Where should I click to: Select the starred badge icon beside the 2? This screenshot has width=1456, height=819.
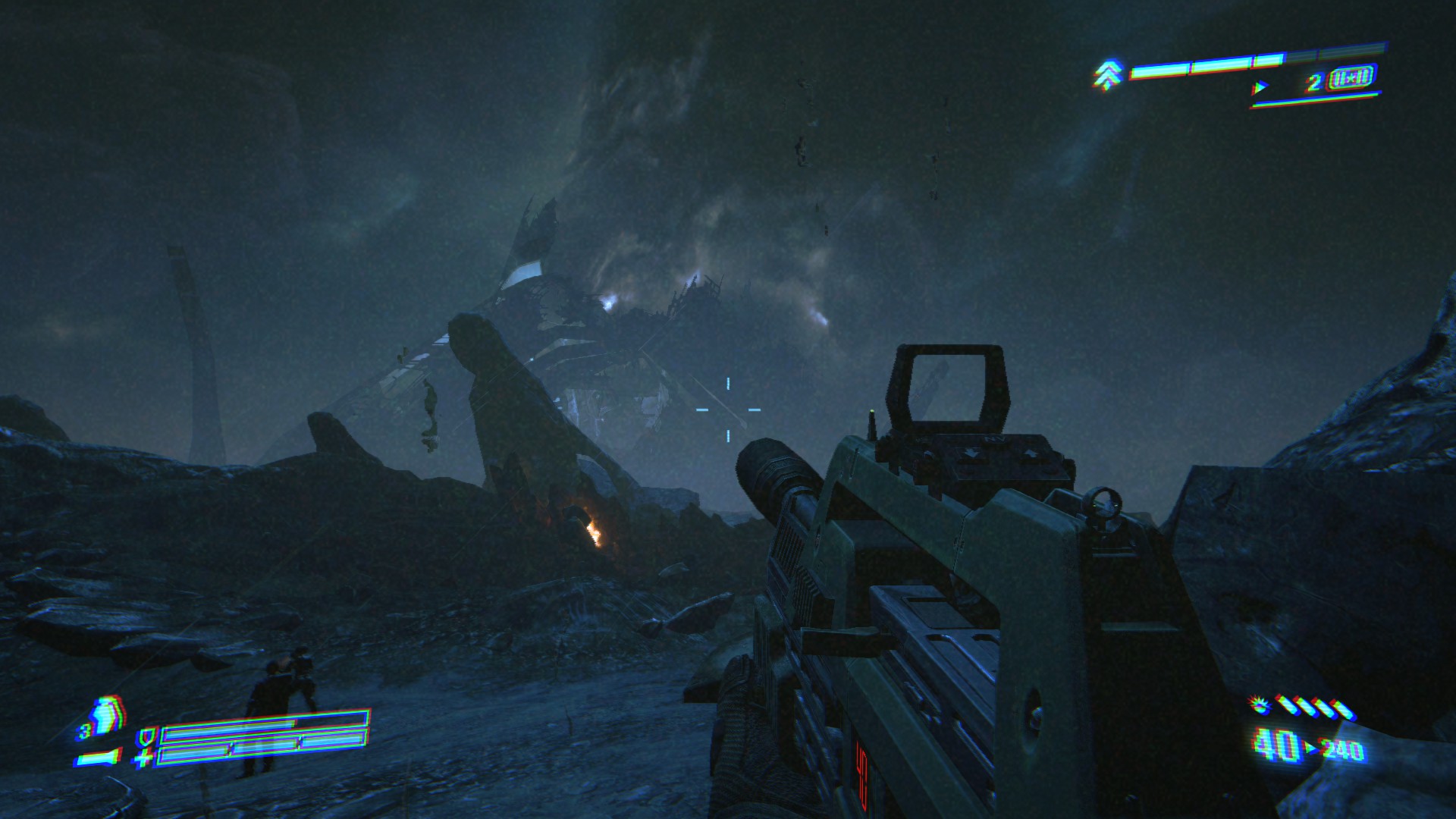point(1351,78)
